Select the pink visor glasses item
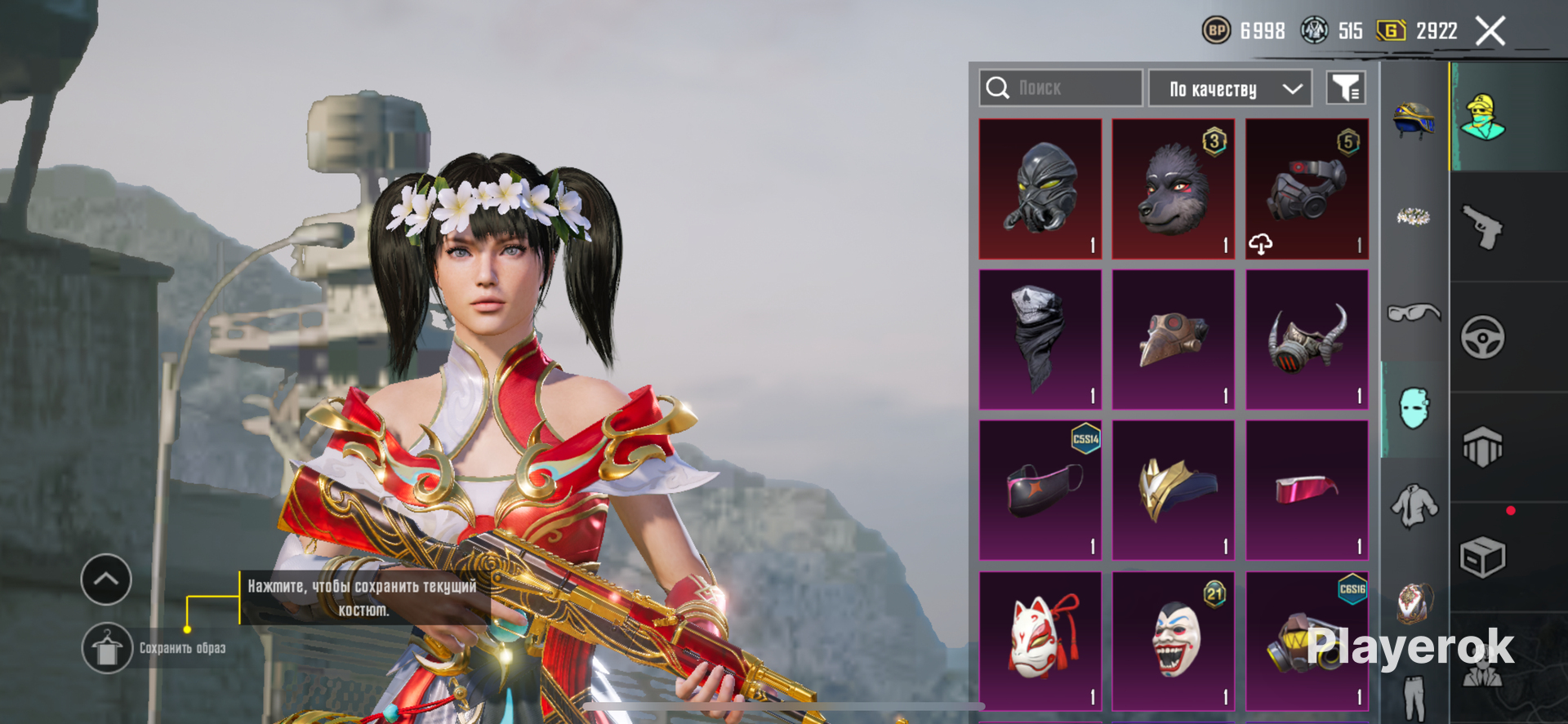 pyautogui.click(x=1307, y=491)
